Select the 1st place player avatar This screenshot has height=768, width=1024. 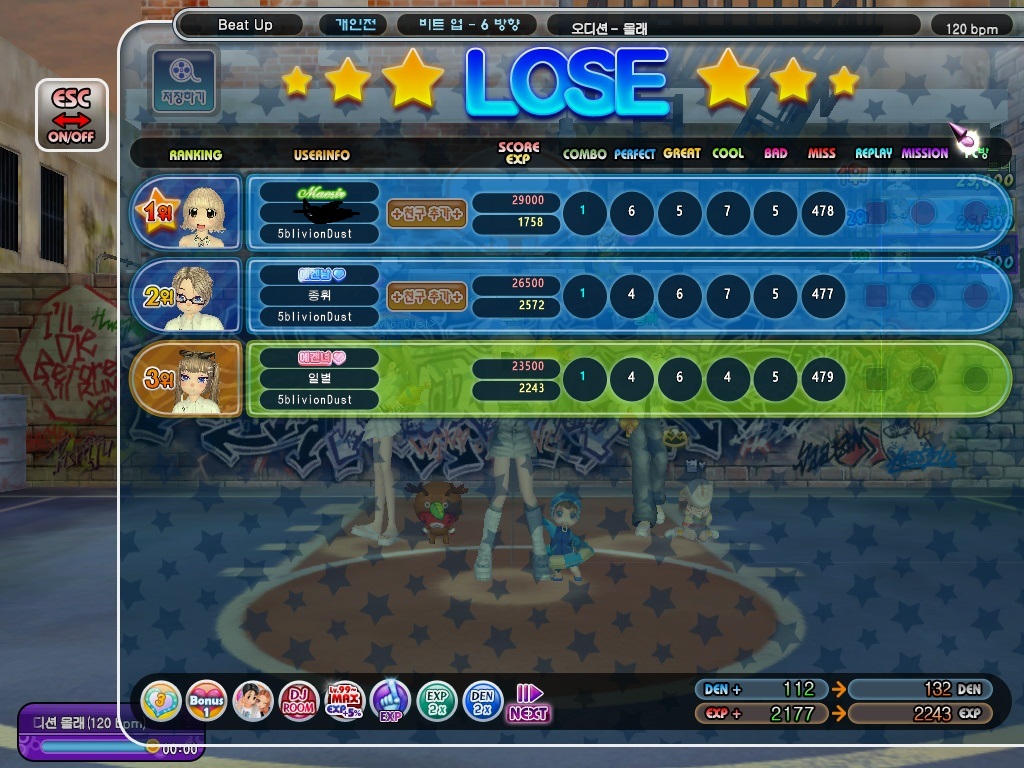[x=207, y=214]
